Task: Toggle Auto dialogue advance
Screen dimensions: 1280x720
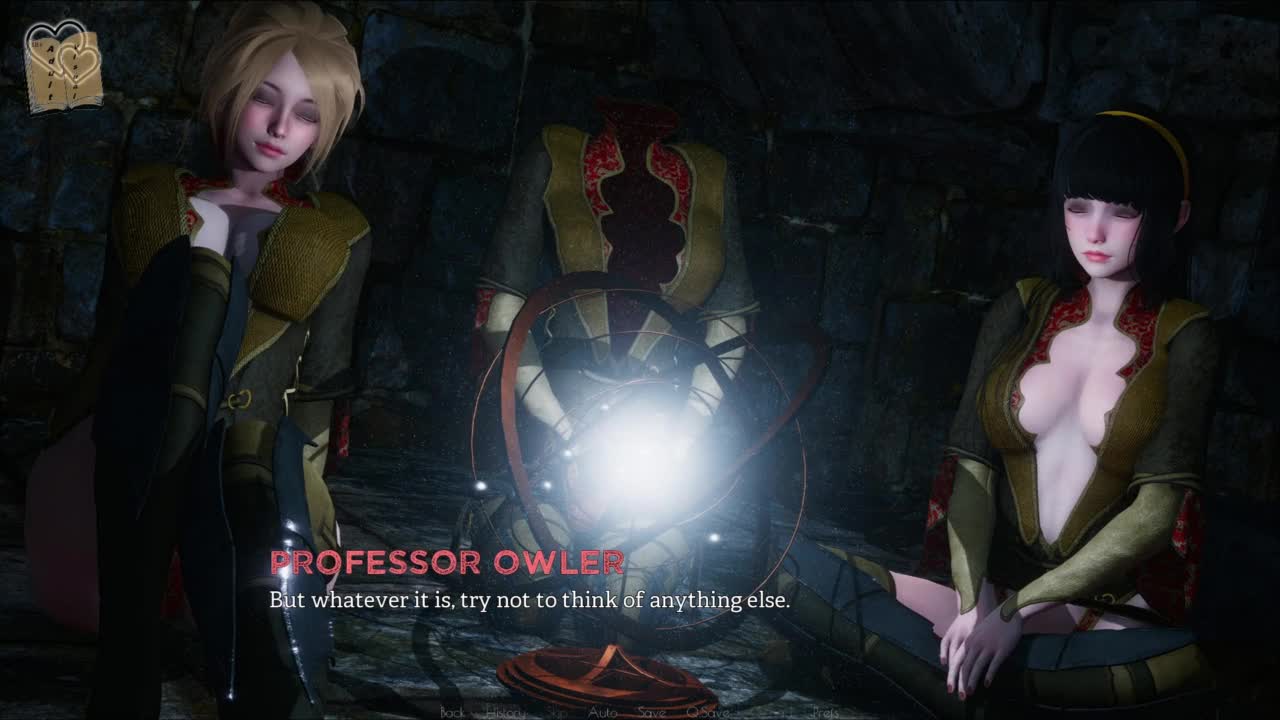Action: (x=602, y=712)
